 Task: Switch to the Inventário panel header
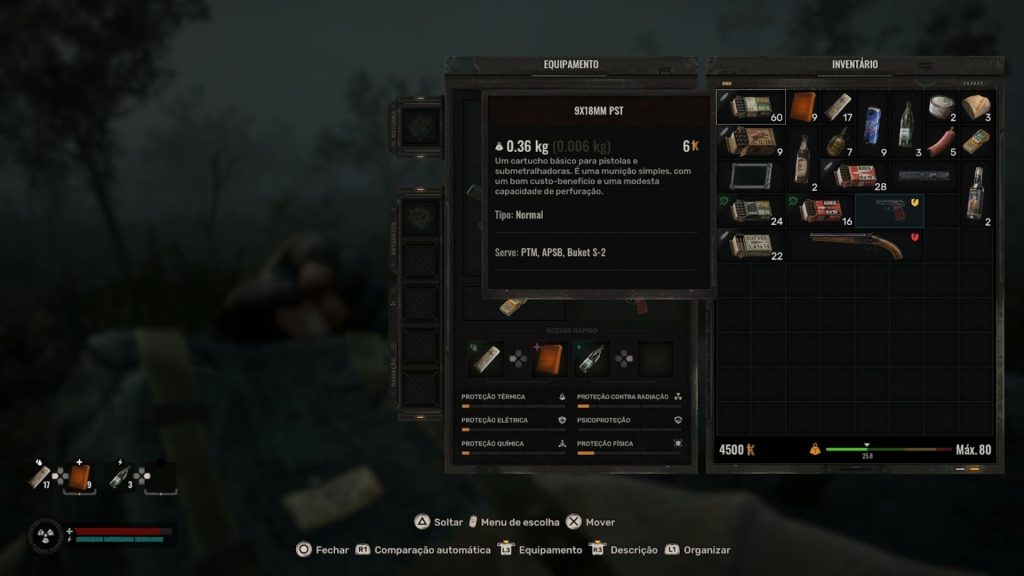pos(854,64)
